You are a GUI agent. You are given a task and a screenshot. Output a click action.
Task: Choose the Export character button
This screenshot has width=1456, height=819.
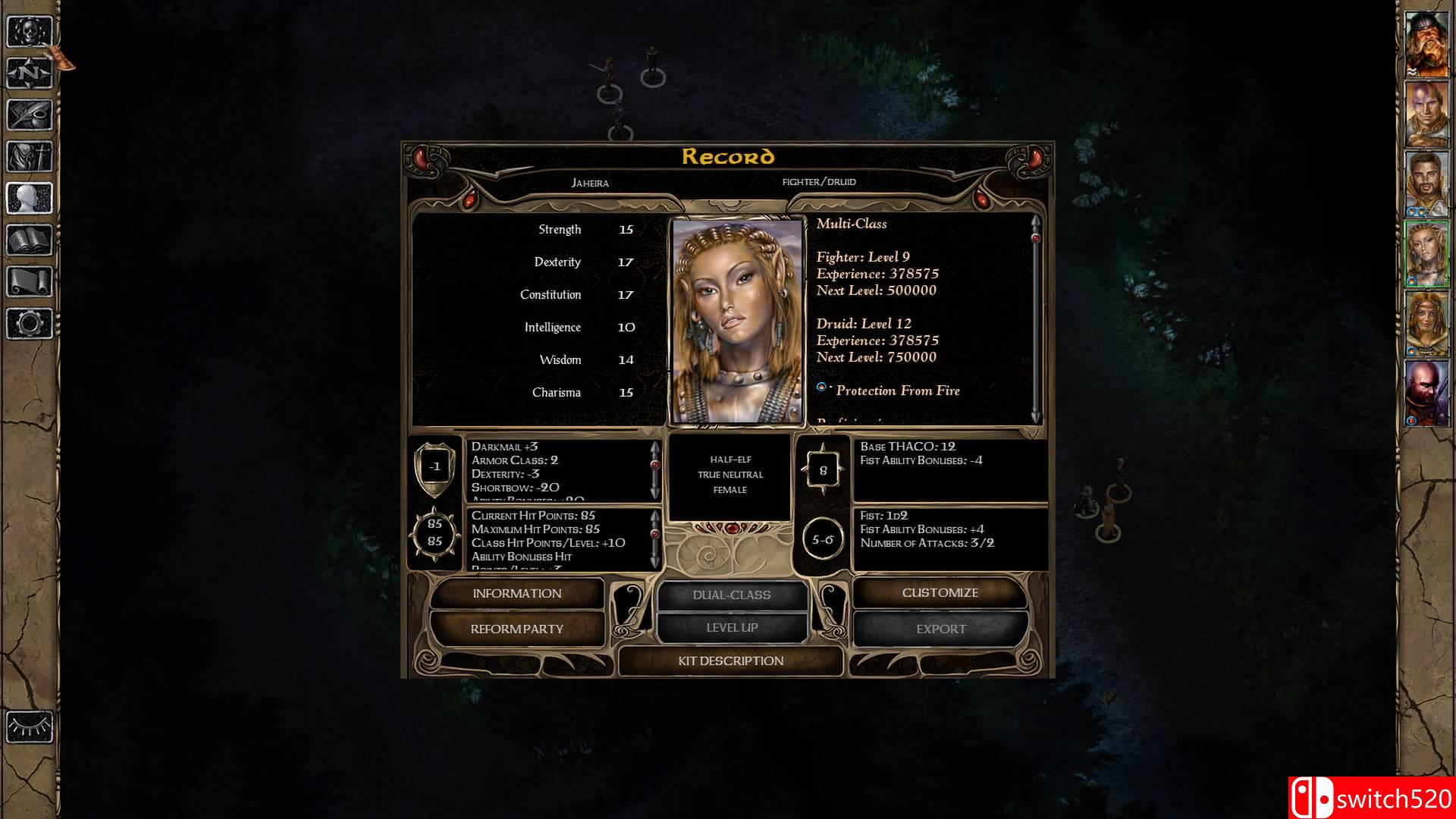(x=940, y=629)
